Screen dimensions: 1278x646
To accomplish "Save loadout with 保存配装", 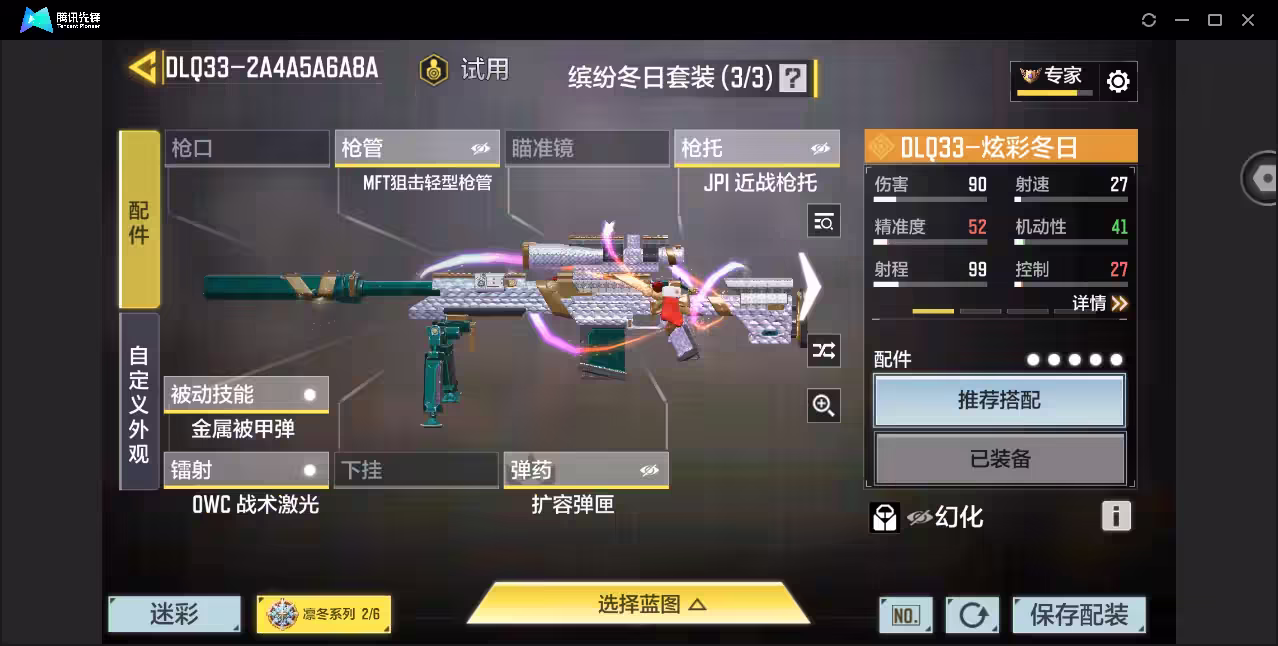I will [x=1078, y=615].
